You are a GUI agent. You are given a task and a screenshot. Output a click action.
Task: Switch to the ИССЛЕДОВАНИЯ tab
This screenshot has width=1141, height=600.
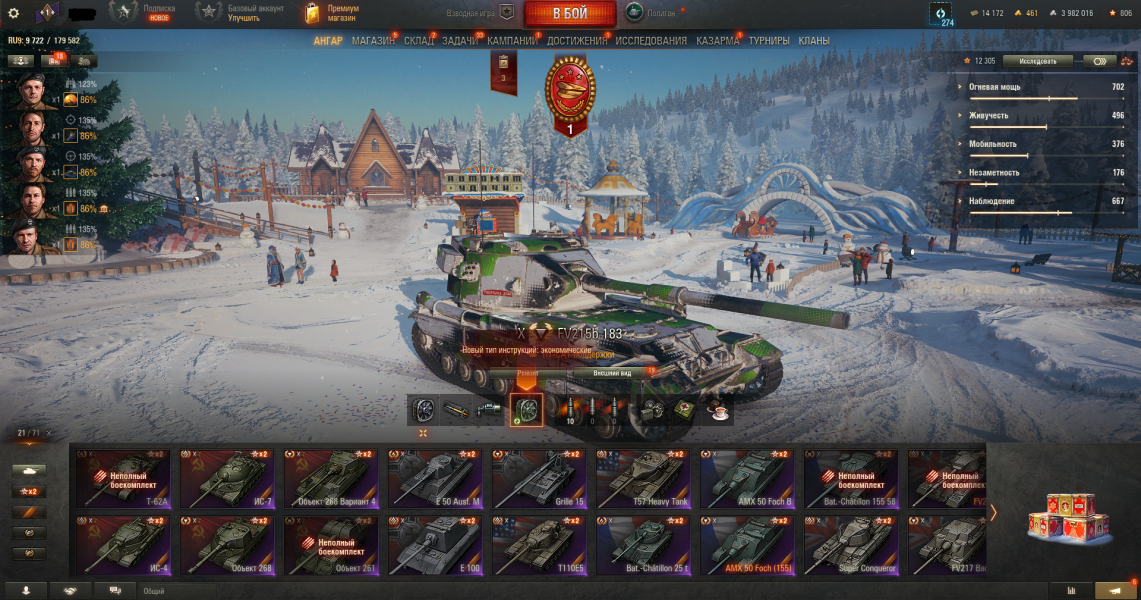(651, 41)
